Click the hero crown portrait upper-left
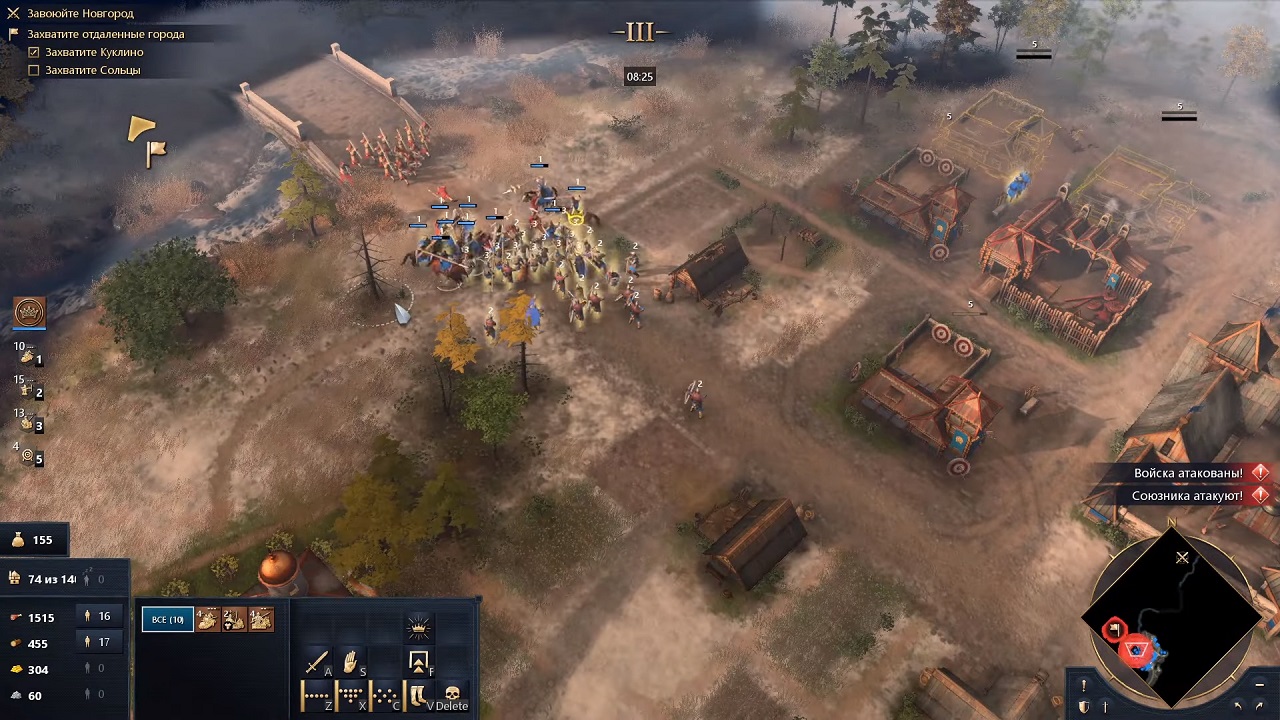This screenshot has width=1280, height=720. point(29,312)
